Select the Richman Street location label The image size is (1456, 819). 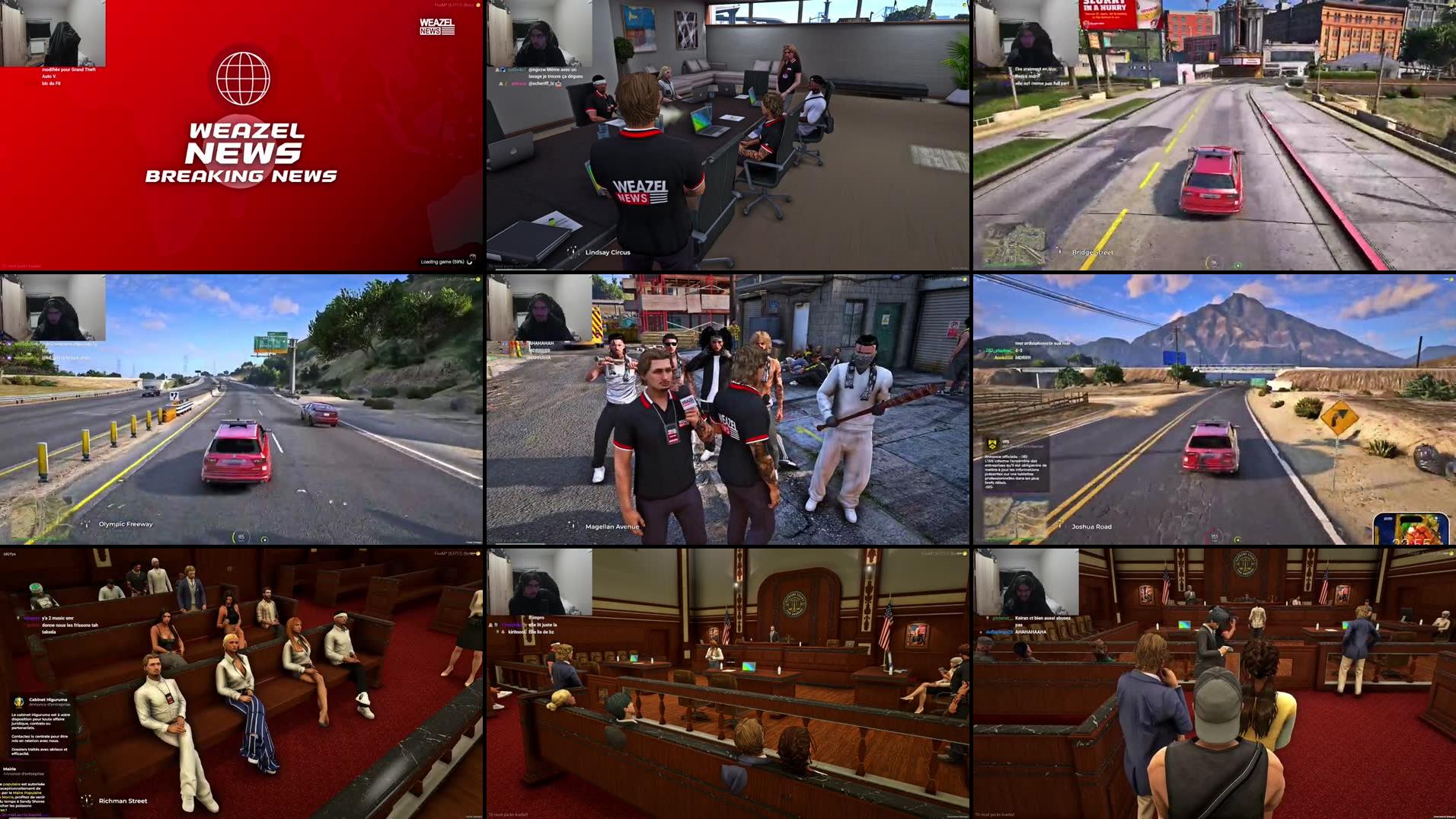(123, 801)
